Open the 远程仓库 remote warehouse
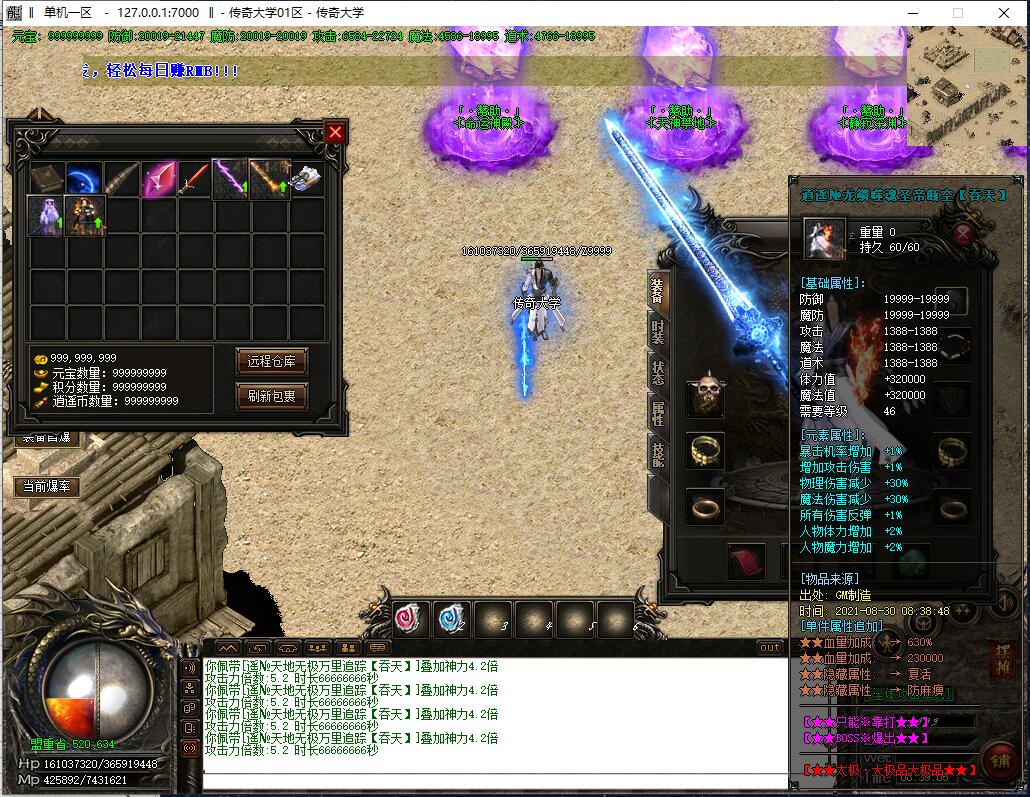The width and height of the screenshot is (1030, 797). [x=271, y=361]
